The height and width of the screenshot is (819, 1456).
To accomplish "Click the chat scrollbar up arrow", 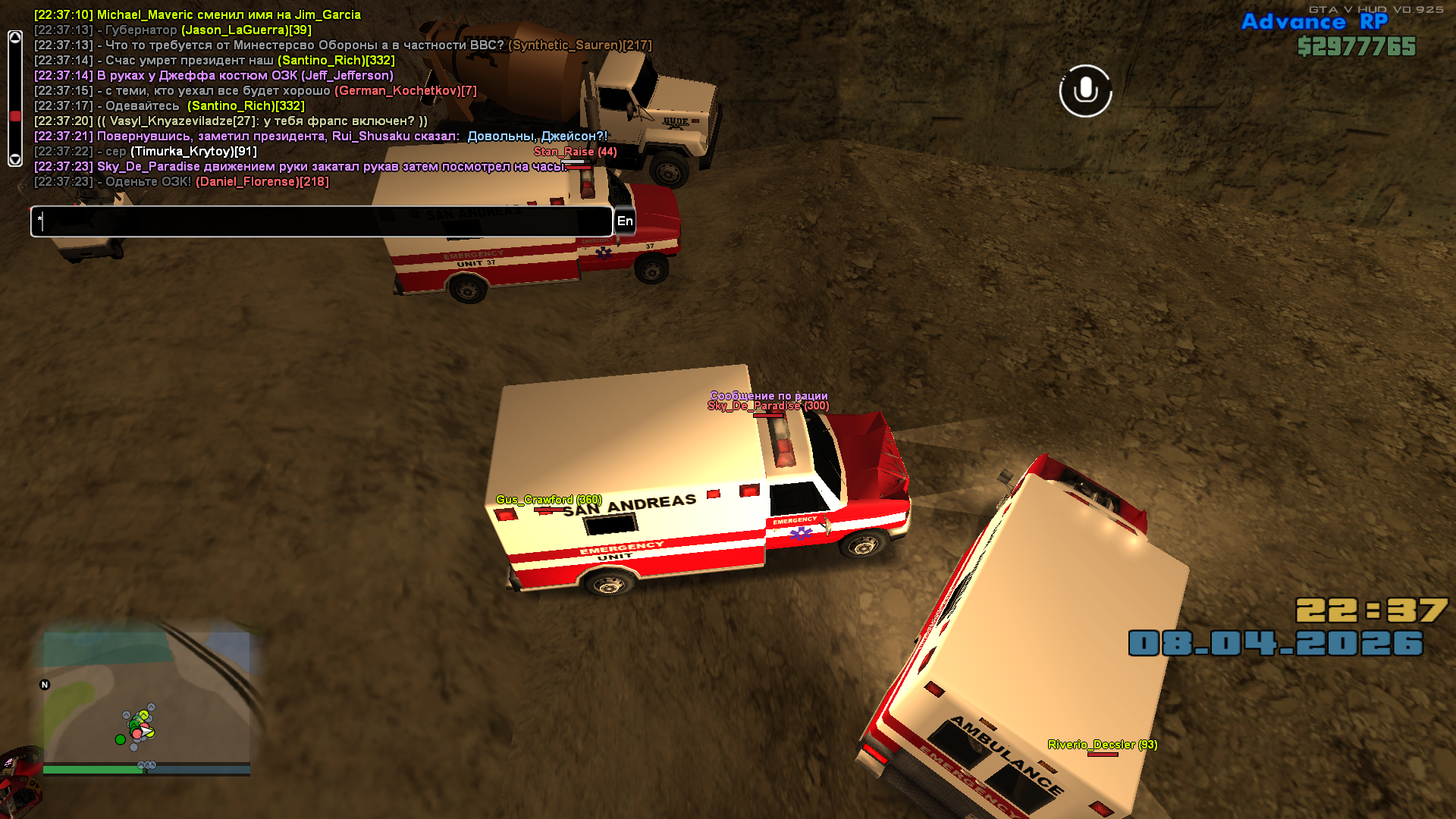I will [x=15, y=38].
